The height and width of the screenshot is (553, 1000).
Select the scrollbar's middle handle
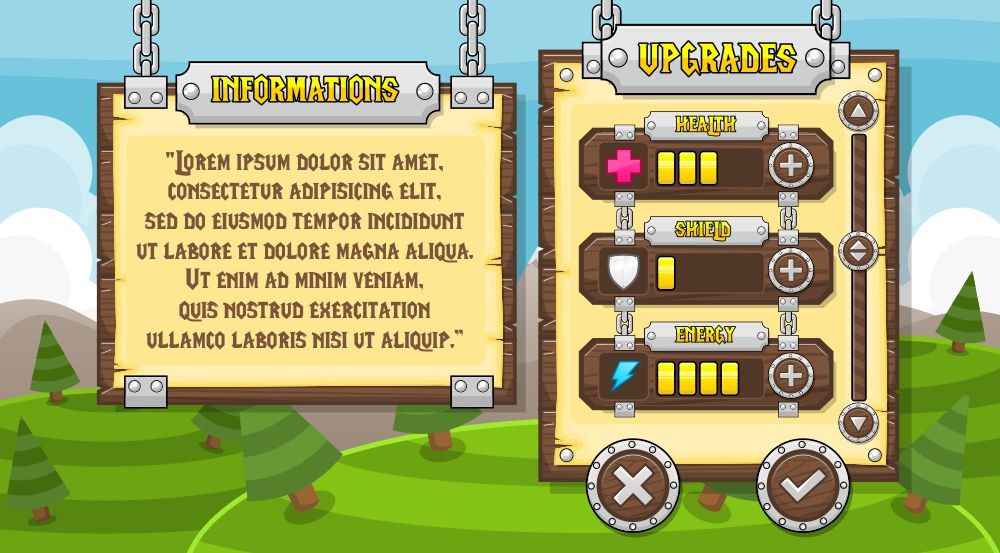pos(858,251)
